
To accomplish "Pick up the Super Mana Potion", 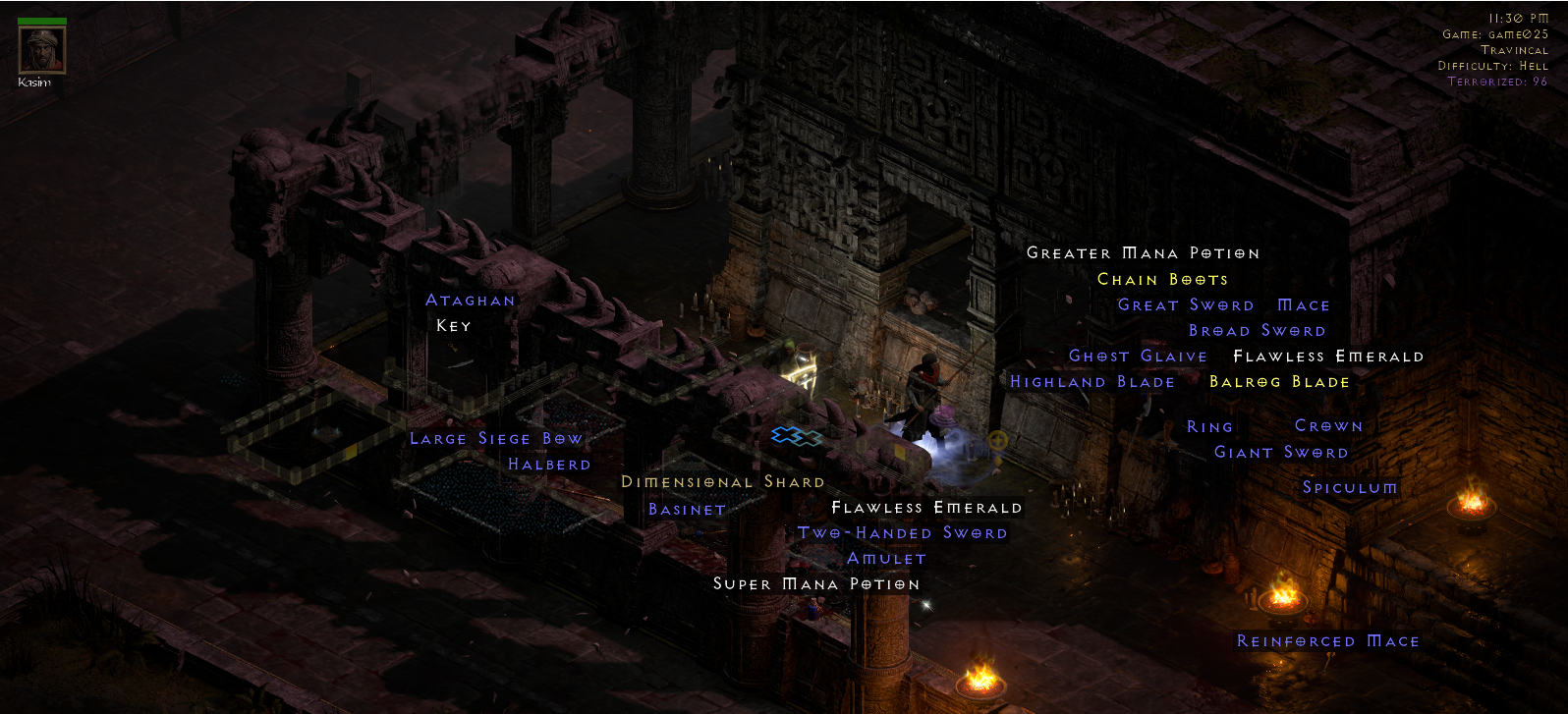I will click(x=816, y=583).
